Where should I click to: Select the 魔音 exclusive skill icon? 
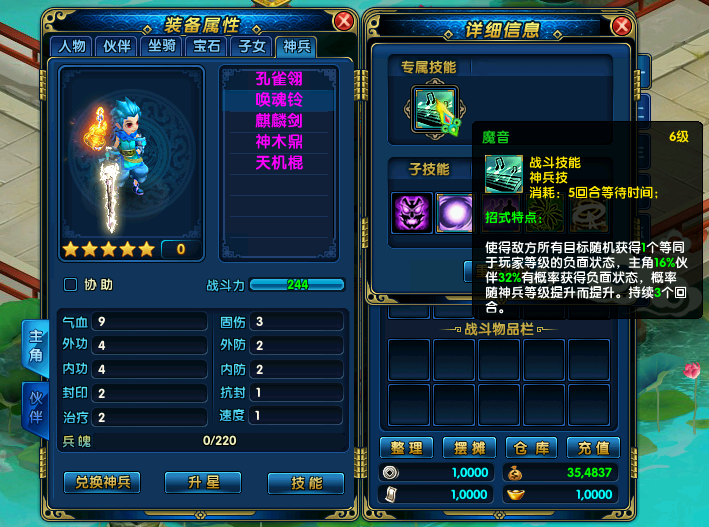point(434,112)
